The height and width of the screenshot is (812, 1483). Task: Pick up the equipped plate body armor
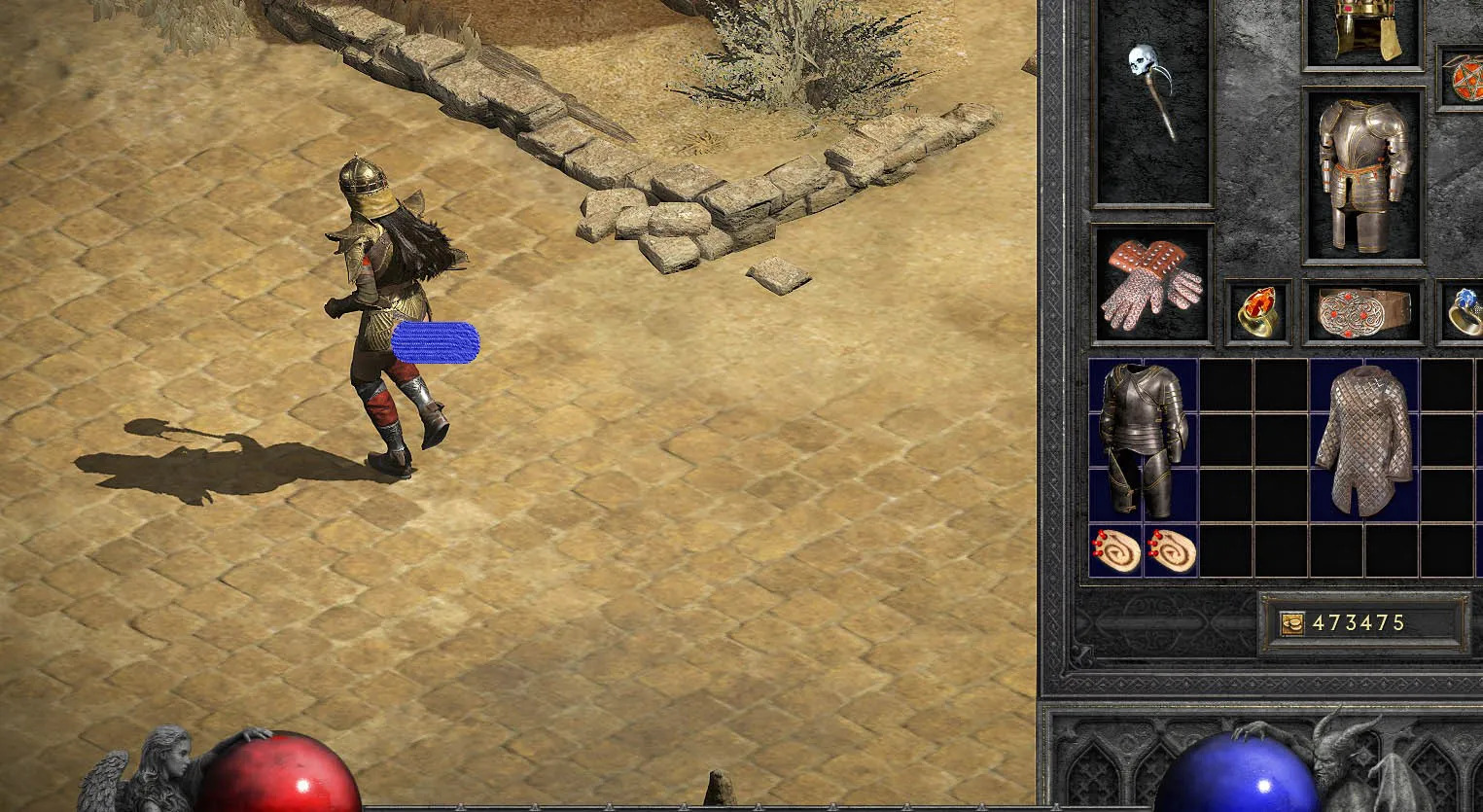pos(1362,175)
